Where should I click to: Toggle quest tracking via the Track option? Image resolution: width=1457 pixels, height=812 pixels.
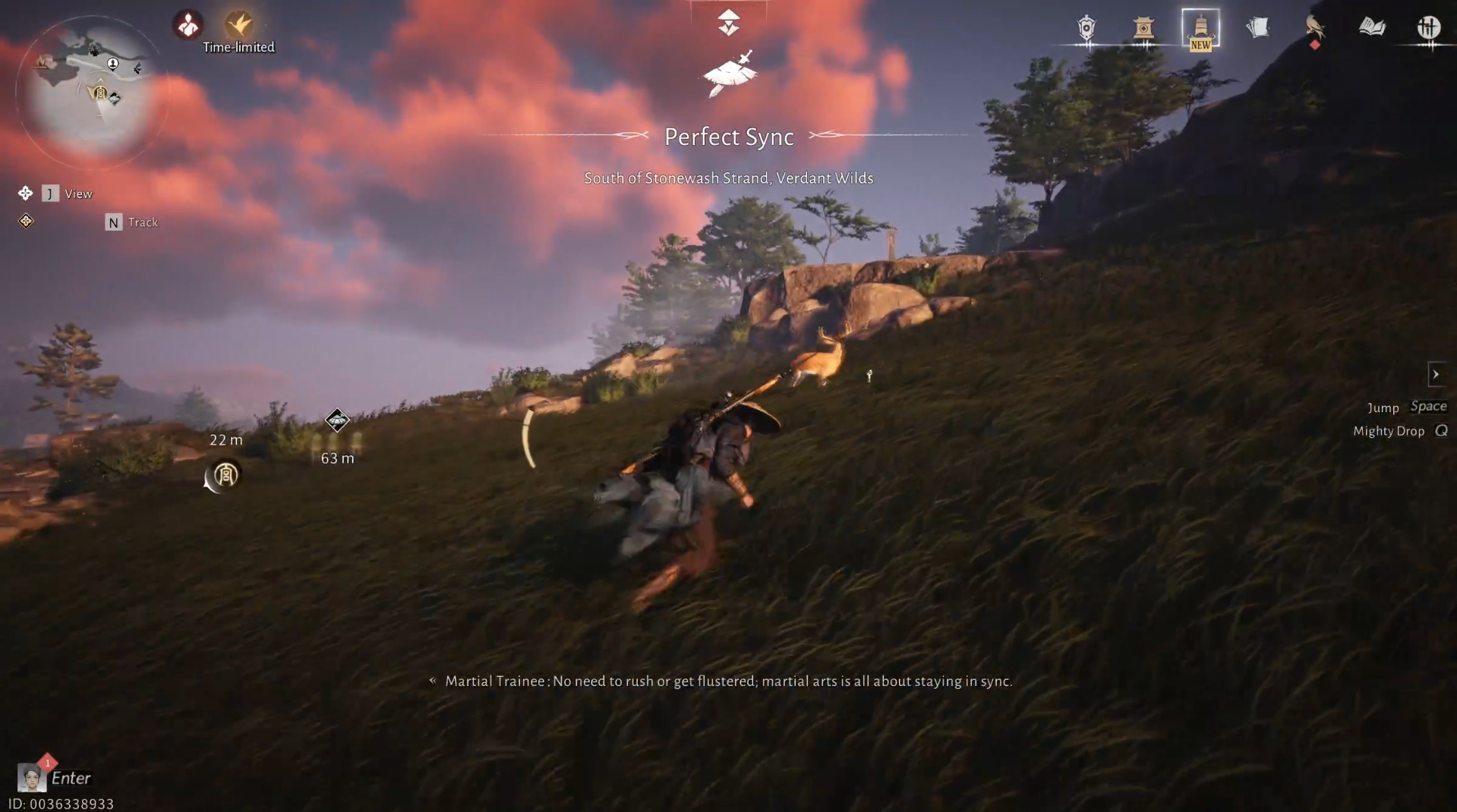[131, 222]
